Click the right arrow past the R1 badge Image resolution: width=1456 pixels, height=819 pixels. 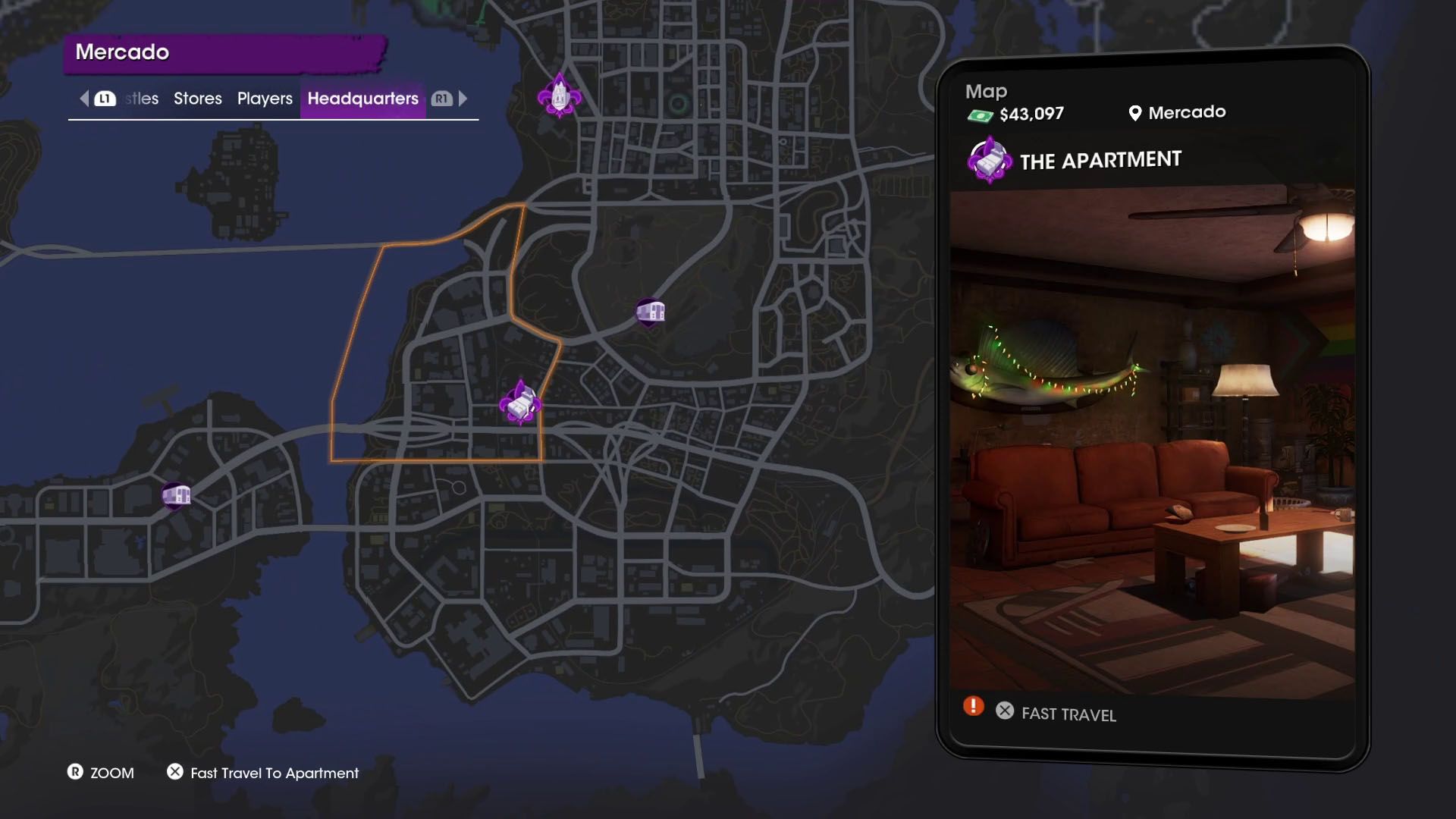(x=463, y=98)
